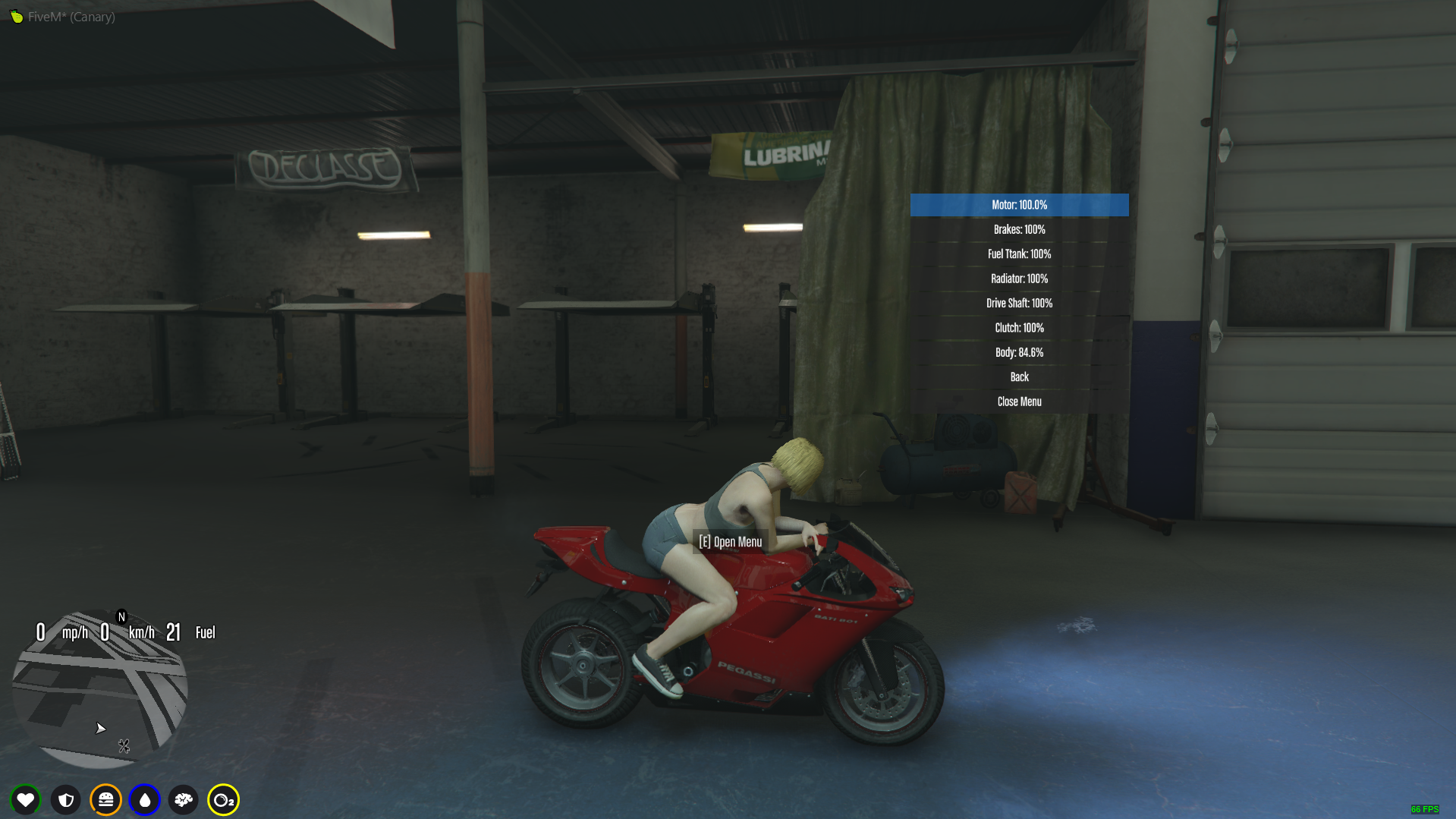1456x819 pixels.
Task: Select the Fuel Ttank: 100% row
Action: [1019, 254]
